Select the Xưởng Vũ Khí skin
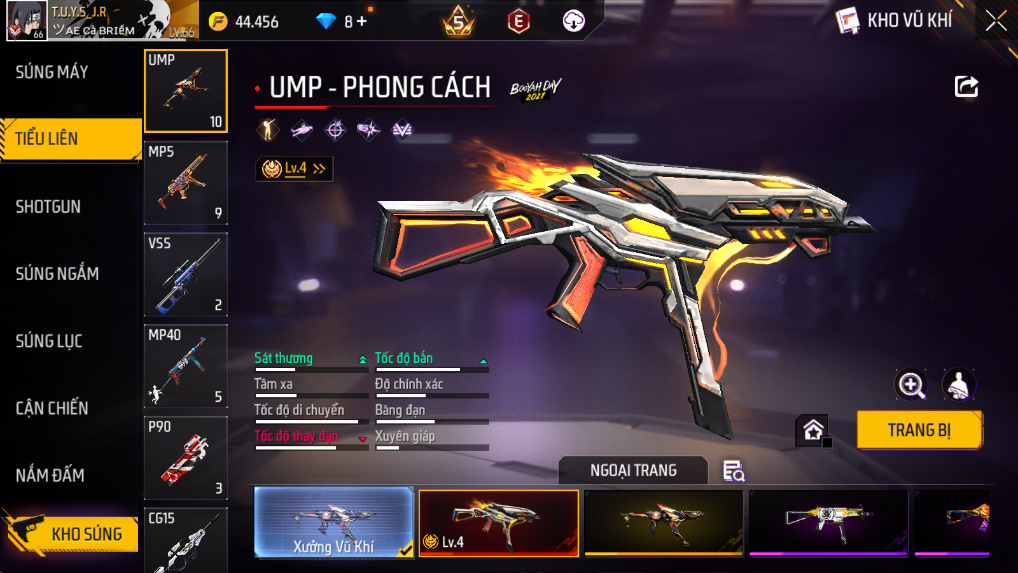This screenshot has width=1018, height=573. [334, 522]
